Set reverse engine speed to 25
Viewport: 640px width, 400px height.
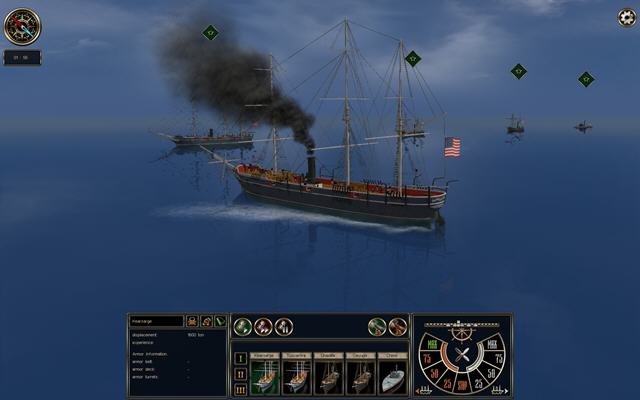pyautogui.click(x=445, y=383)
